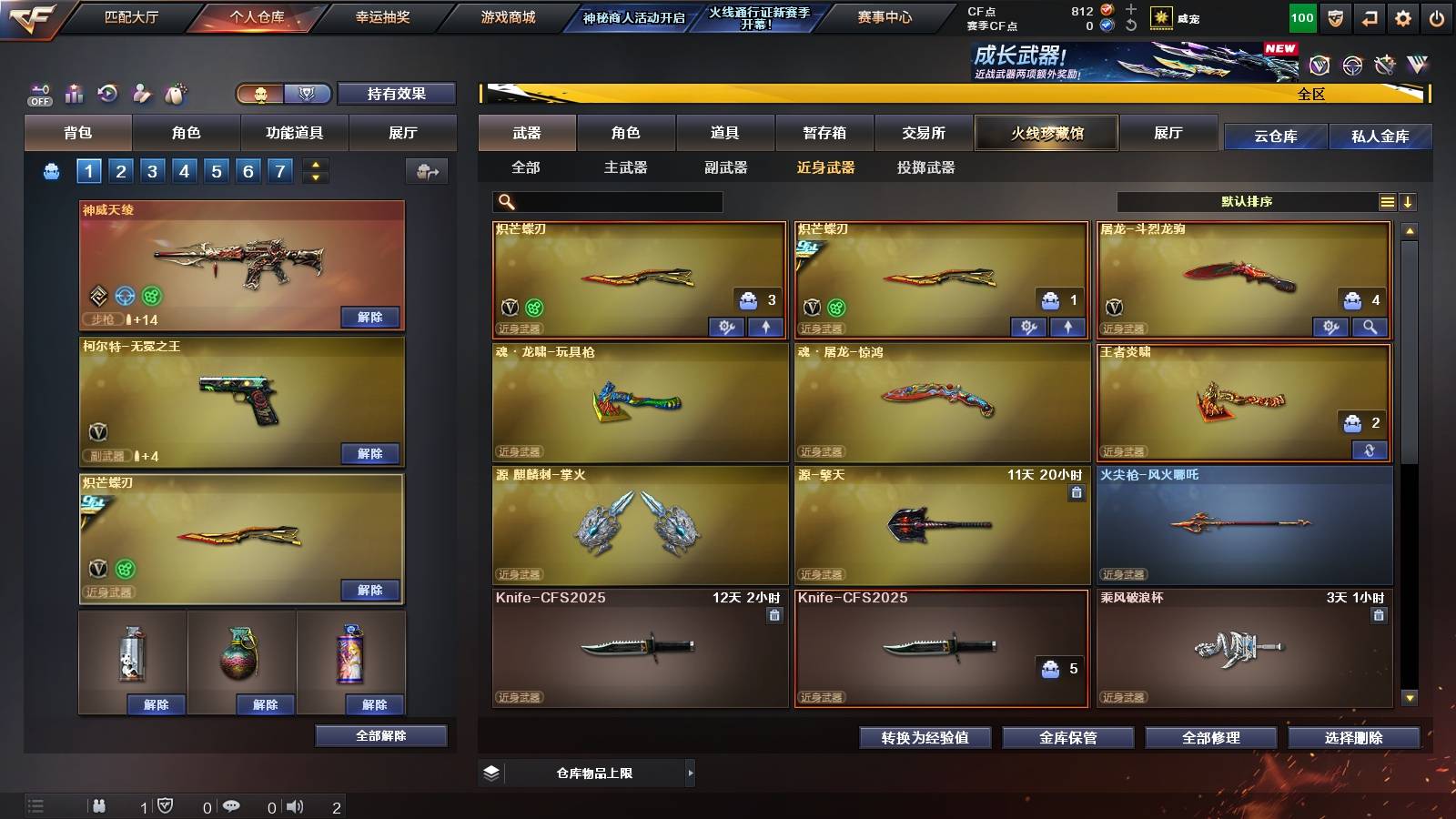The height and width of the screenshot is (819, 1456).
Task: Switch to the 角色 tab in warehouse
Action: [626, 133]
